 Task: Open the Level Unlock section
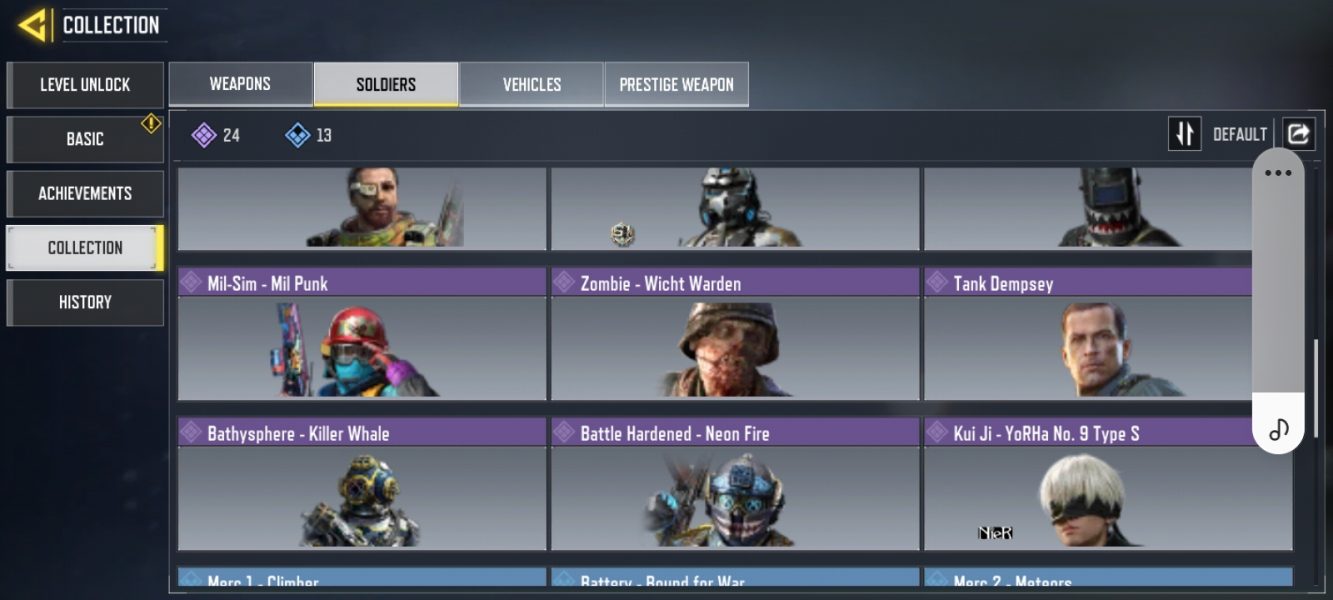pyautogui.click(x=85, y=85)
